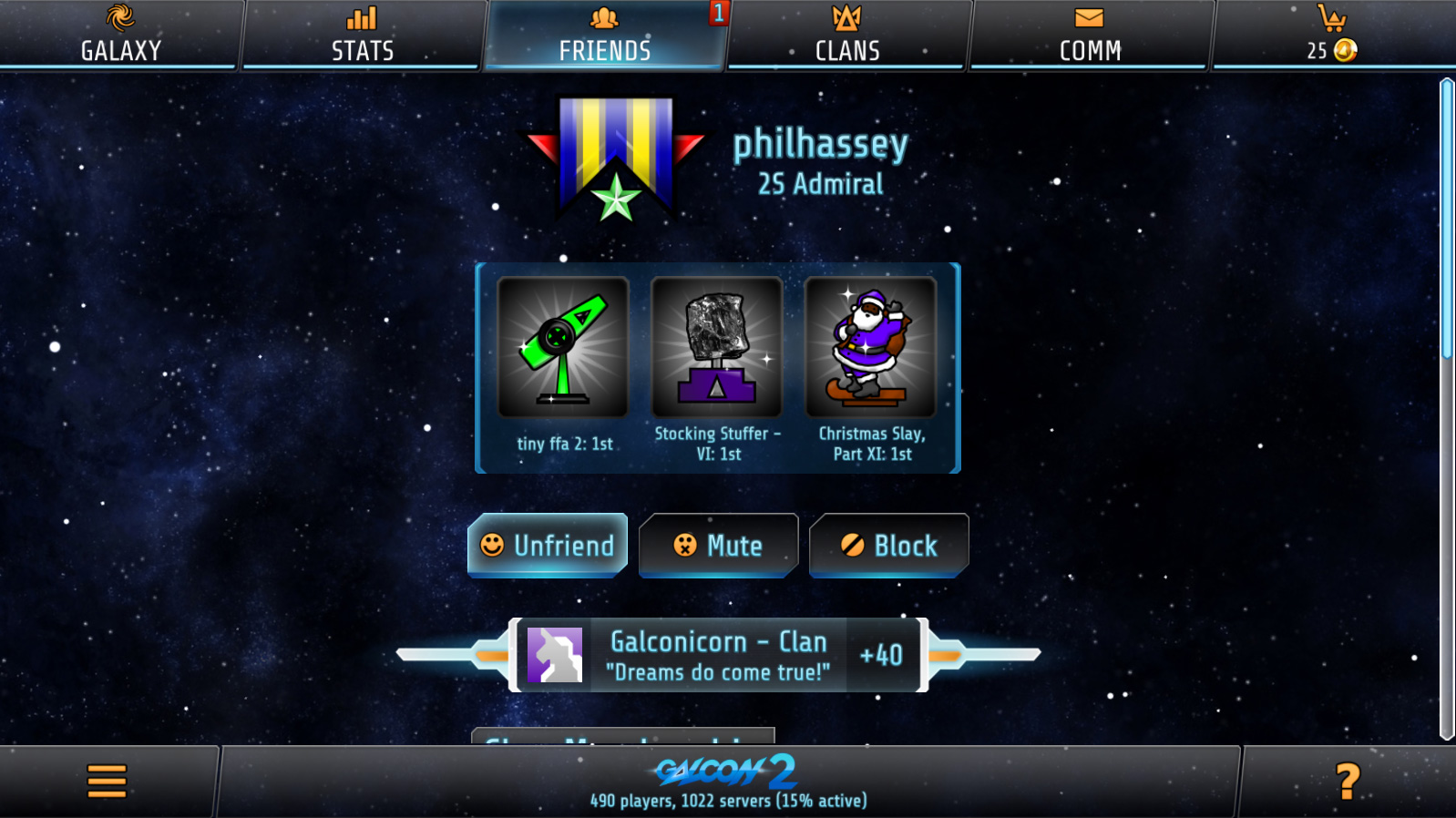Show help with the question mark
The image size is (1456, 818).
click(x=1347, y=782)
